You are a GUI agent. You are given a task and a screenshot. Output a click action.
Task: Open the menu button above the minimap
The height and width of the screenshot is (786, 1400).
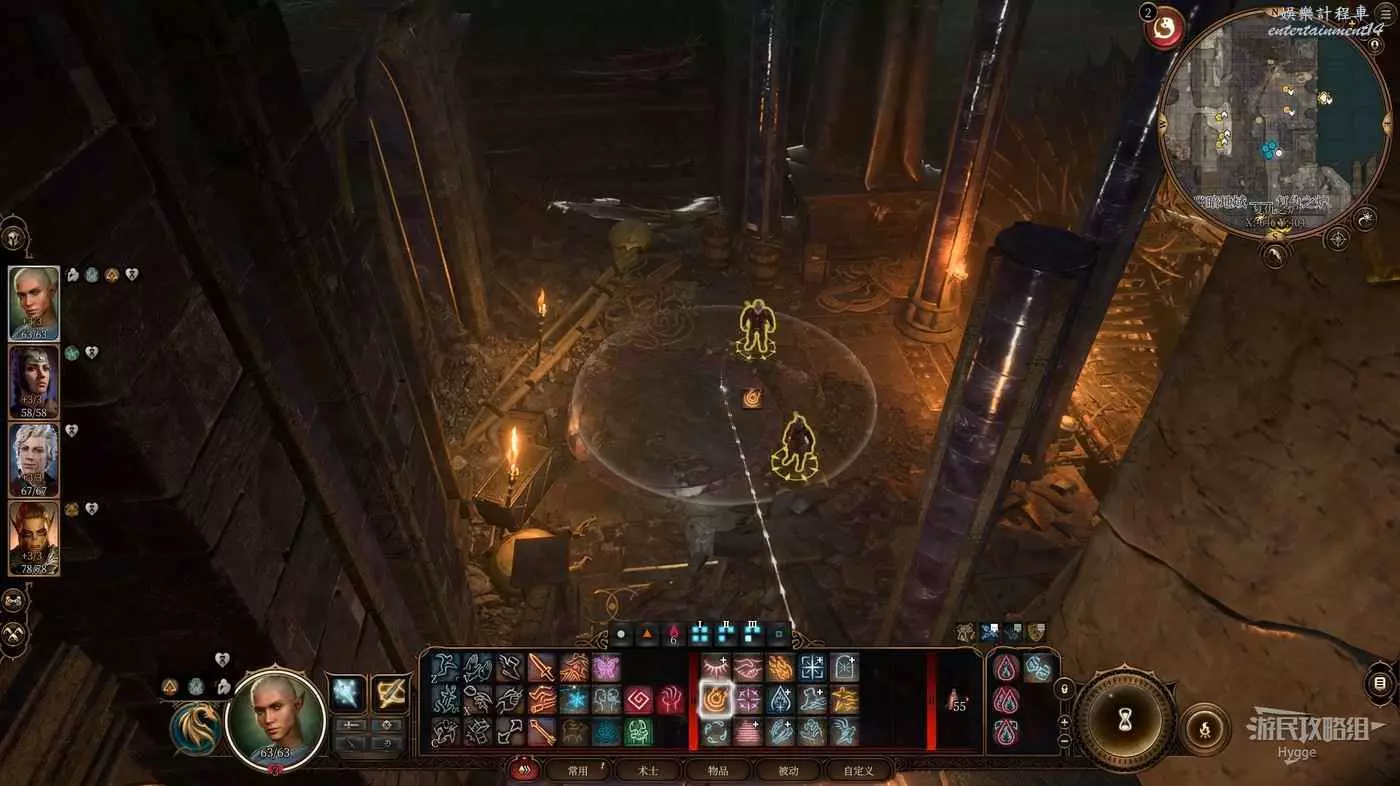click(x=1384, y=15)
